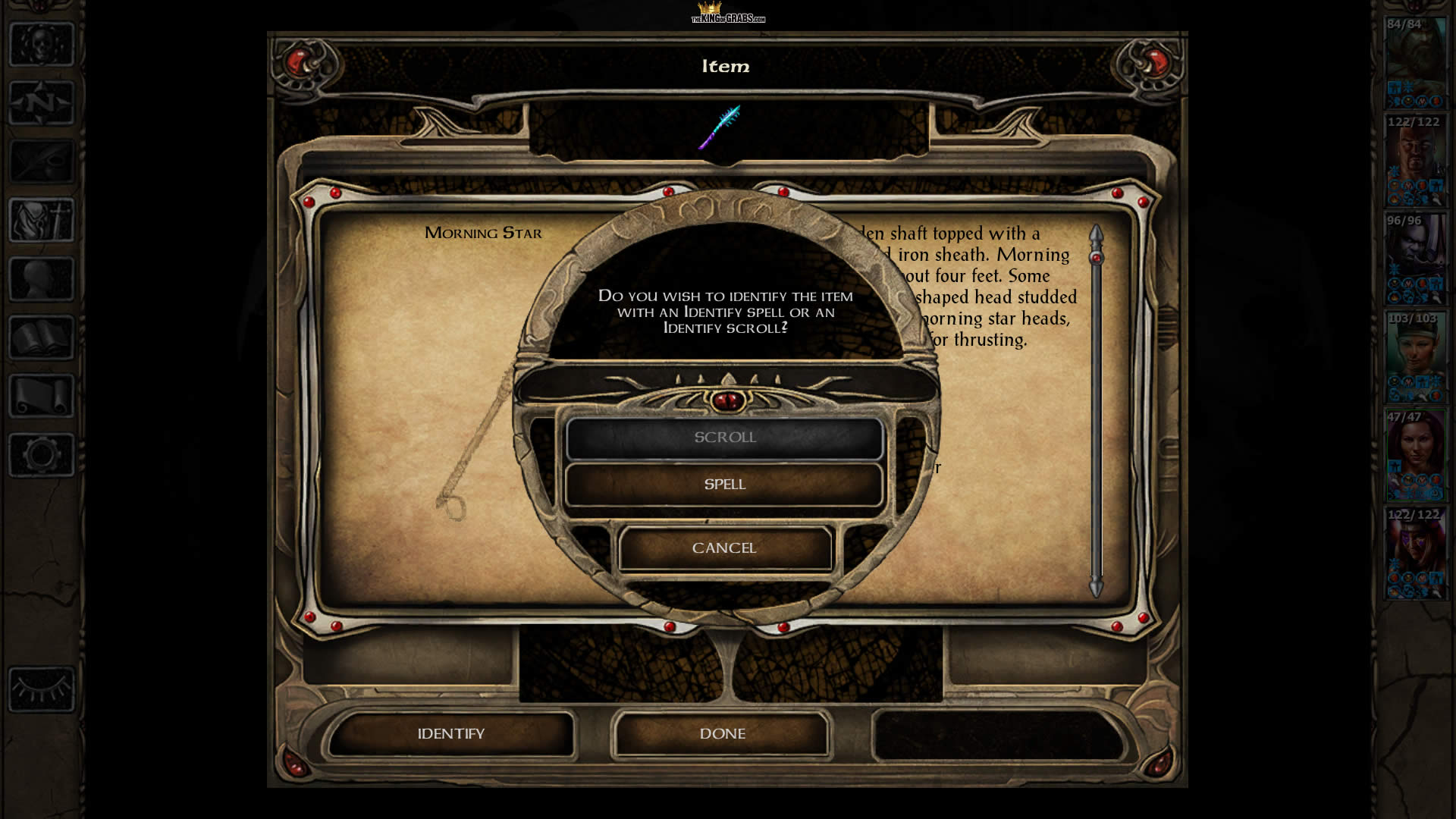Select the party portrait with 96/96 health

pos(1415,259)
